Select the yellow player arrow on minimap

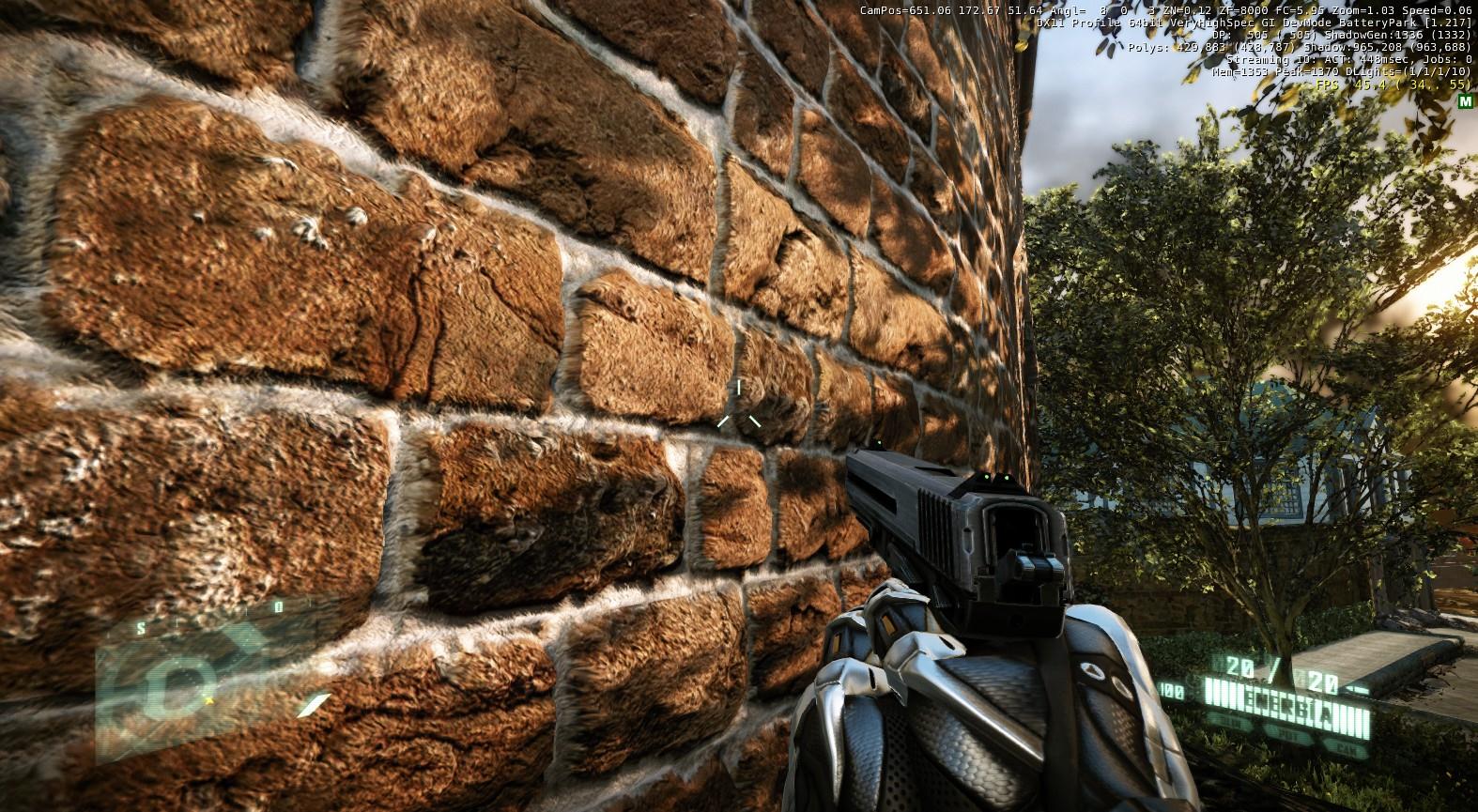point(208,699)
